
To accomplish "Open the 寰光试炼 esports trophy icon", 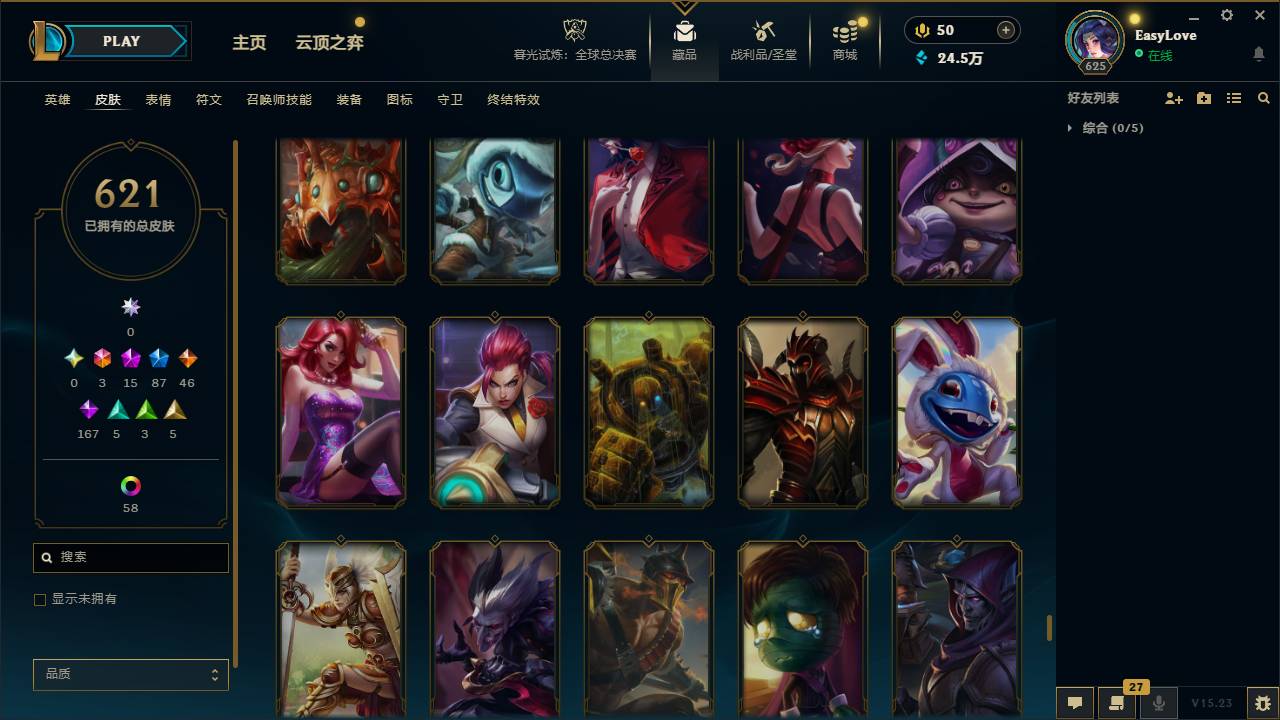I will point(573,28).
